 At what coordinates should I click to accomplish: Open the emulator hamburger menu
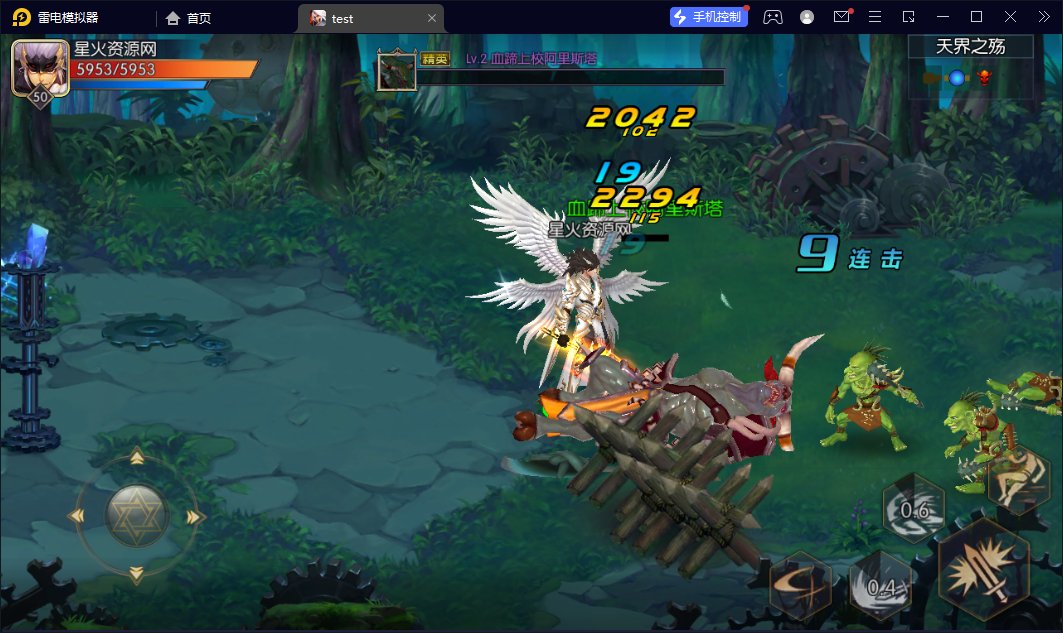(875, 17)
